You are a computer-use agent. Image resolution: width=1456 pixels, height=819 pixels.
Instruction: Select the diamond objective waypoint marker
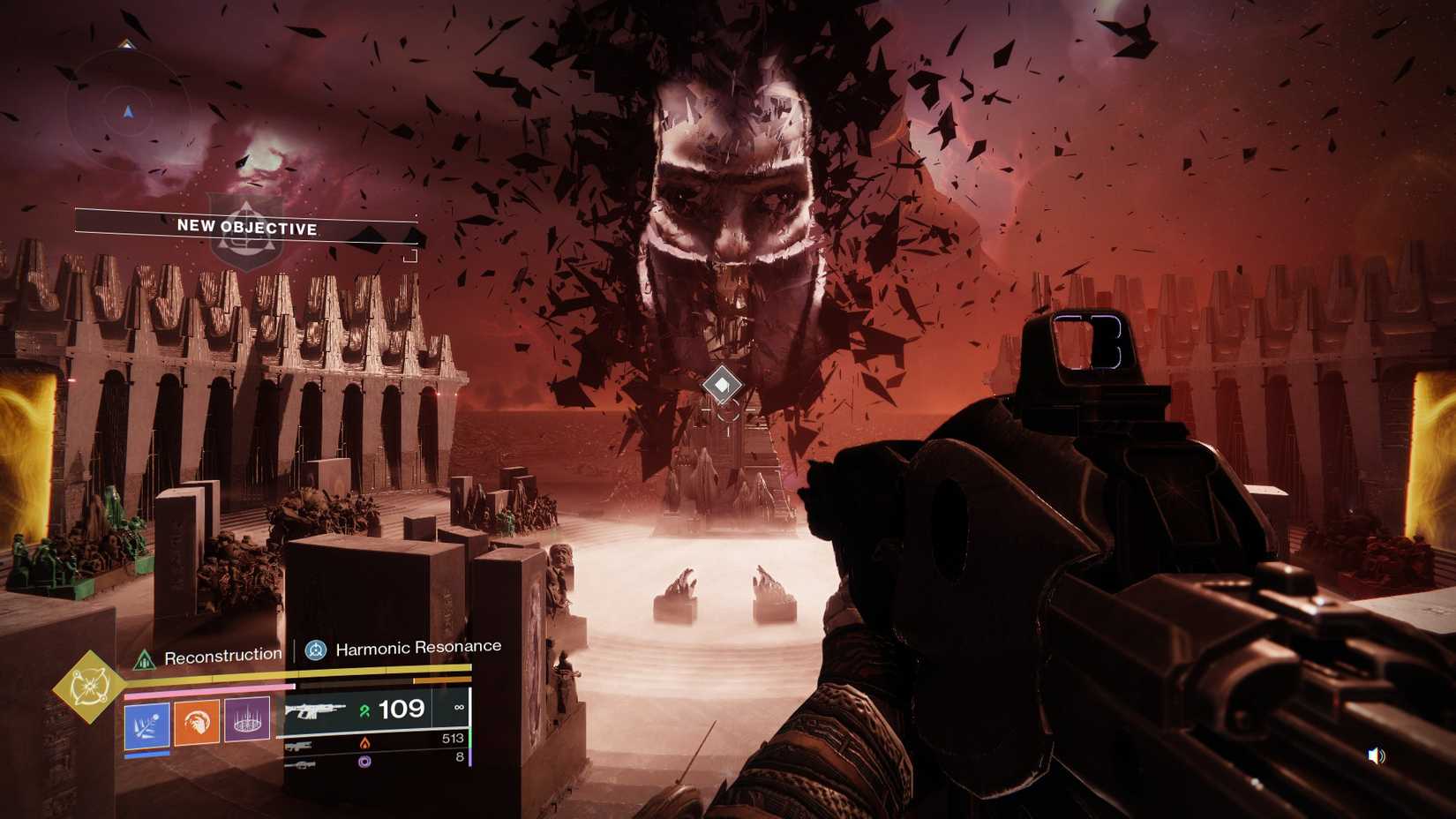point(722,385)
